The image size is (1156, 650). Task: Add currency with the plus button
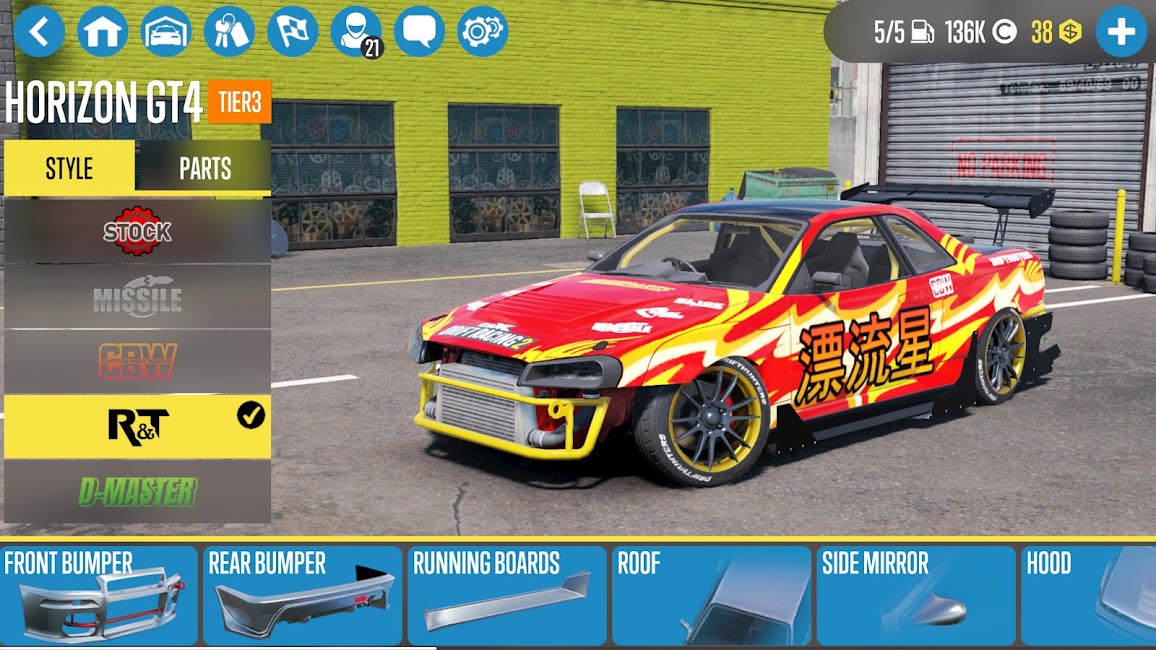(1121, 32)
